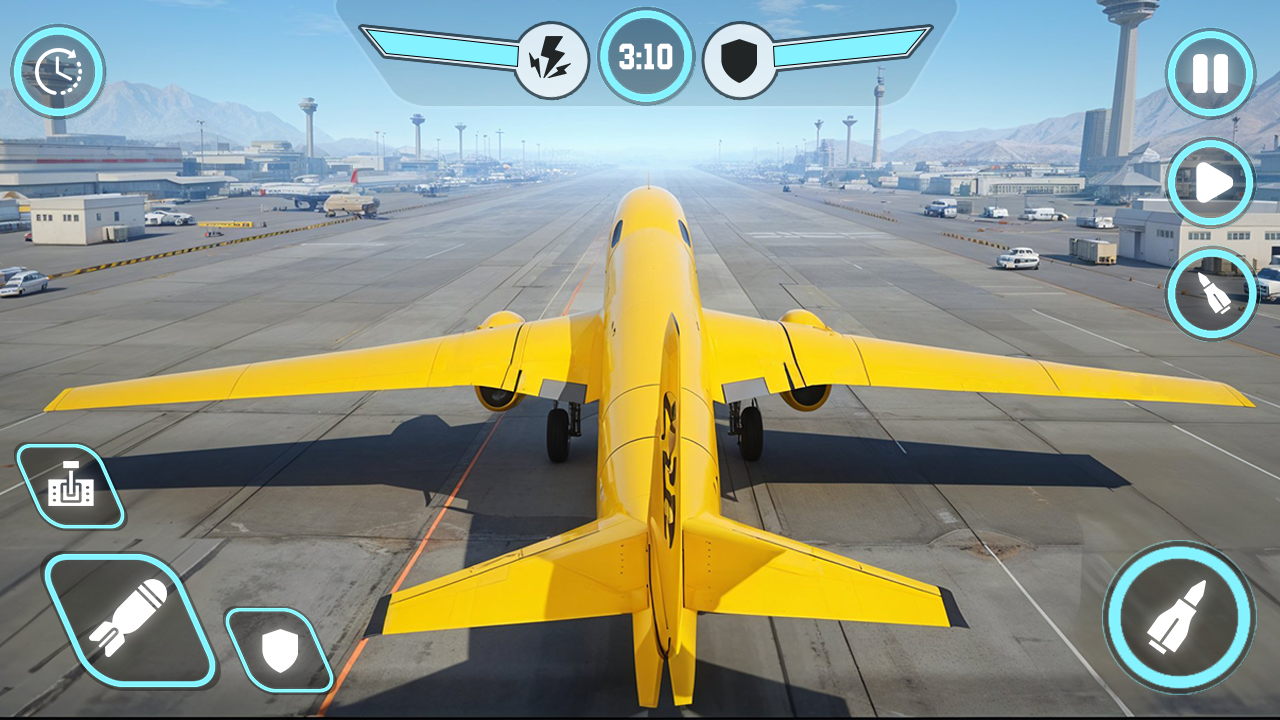Click the shield icon beside the countdown timer
Screen dimensions: 1280x720
pyautogui.click(x=740, y=57)
